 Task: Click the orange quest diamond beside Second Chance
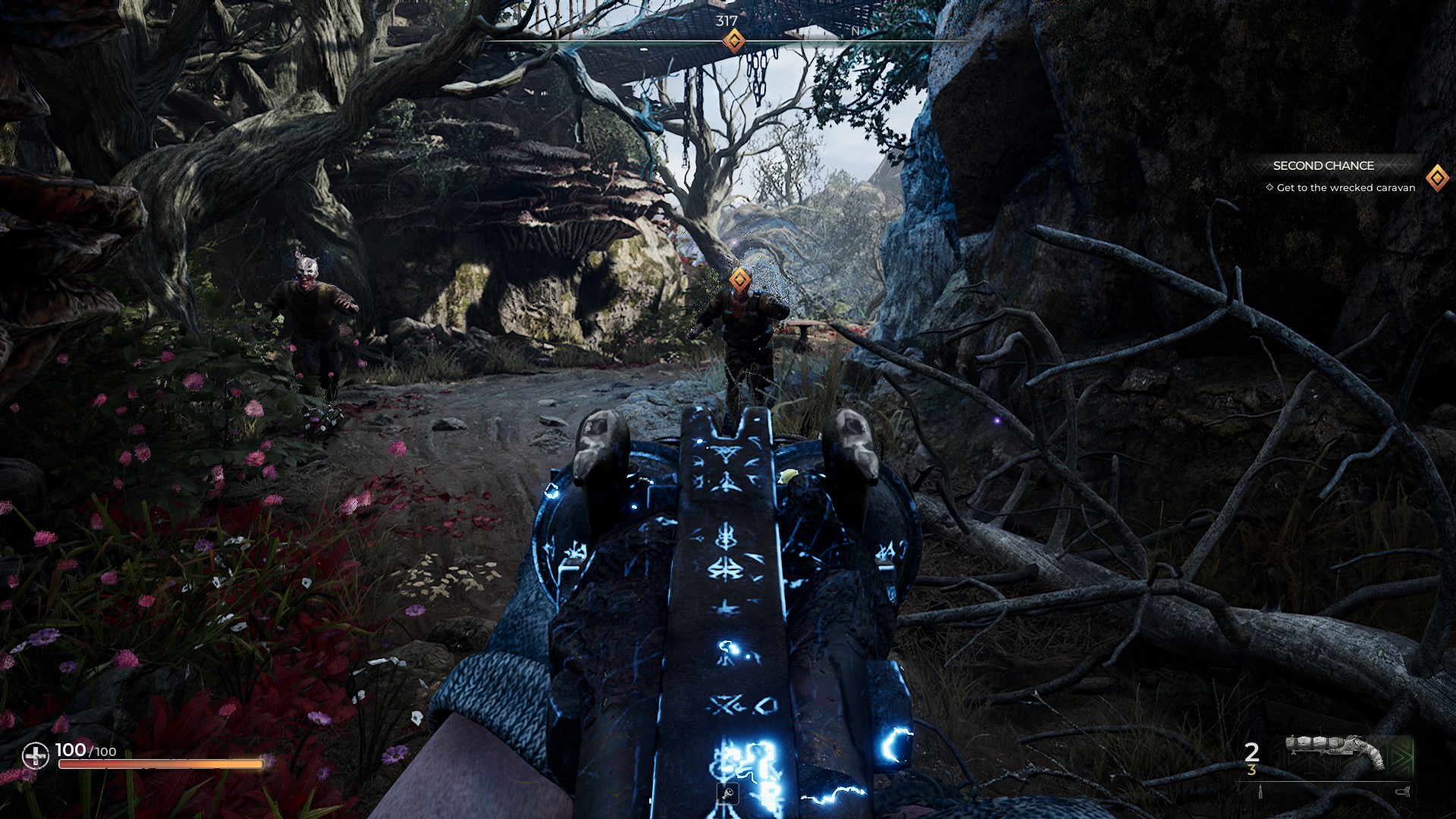pyautogui.click(x=1437, y=178)
